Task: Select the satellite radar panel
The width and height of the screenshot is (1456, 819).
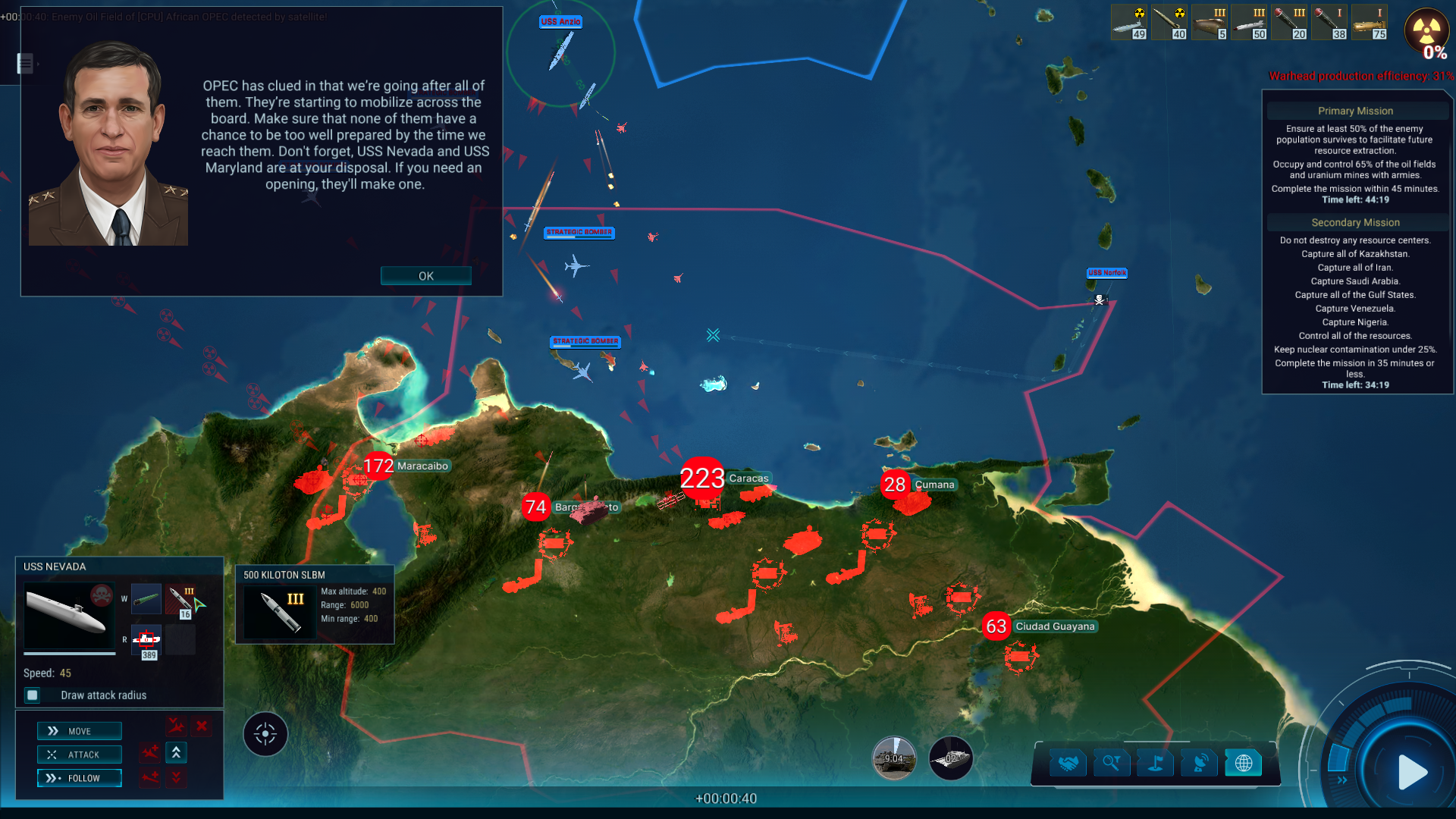Action: (1199, 763)
